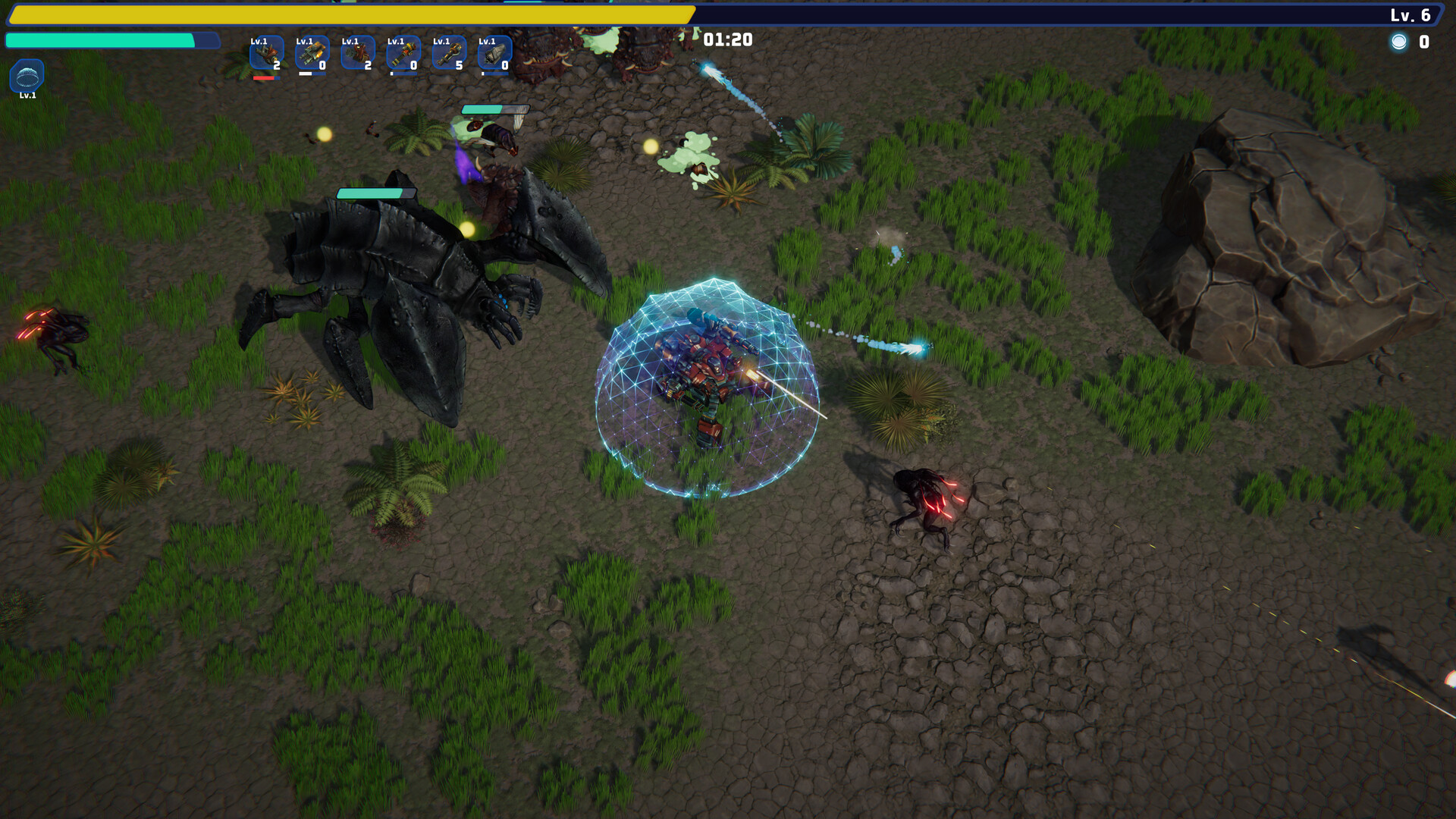Select the first red turret weapon slot

point(265,53)
